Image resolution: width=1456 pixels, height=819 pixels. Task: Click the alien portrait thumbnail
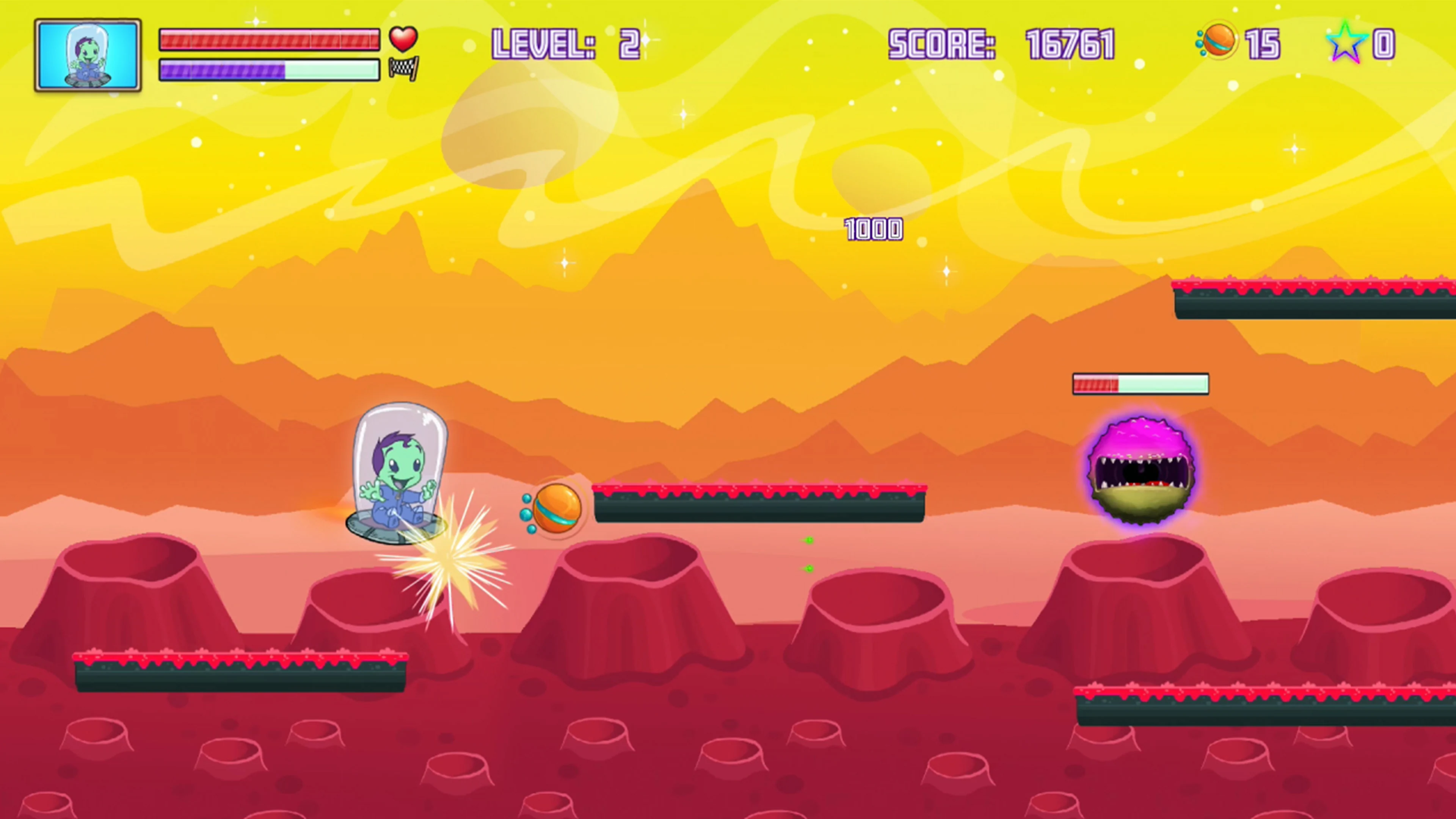[x=88, y=54]
